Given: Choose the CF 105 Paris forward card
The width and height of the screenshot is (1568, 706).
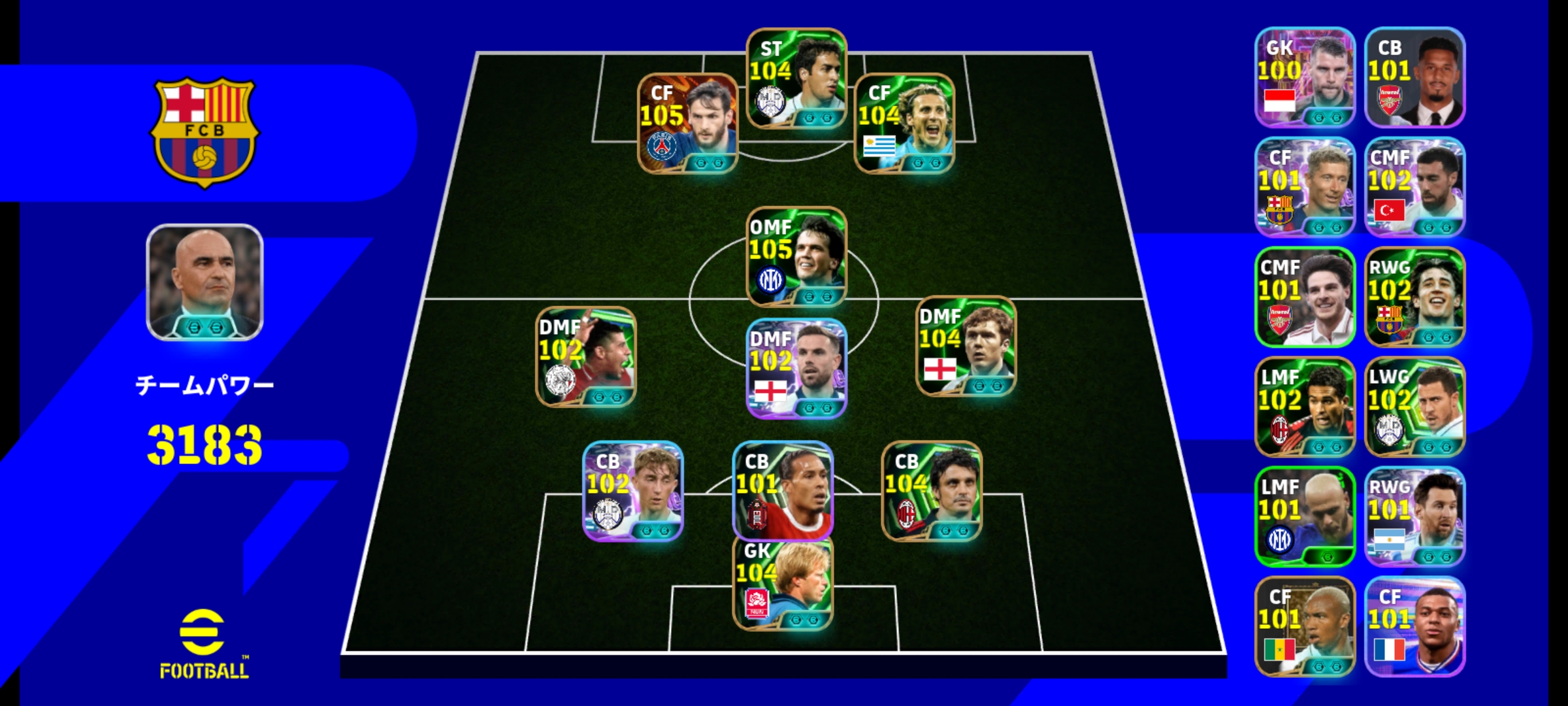Looking at the screenshot, I should (x=687, y=124).
